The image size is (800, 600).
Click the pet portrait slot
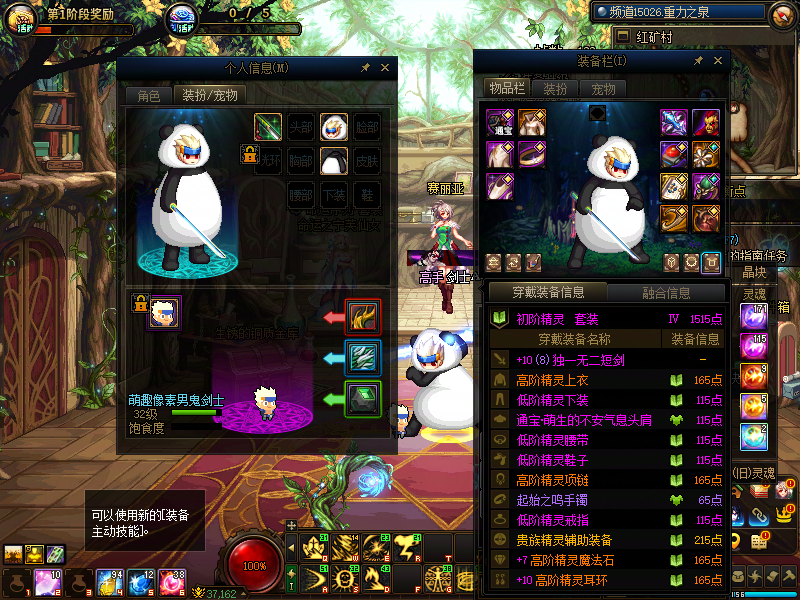[x=164, y=312]
